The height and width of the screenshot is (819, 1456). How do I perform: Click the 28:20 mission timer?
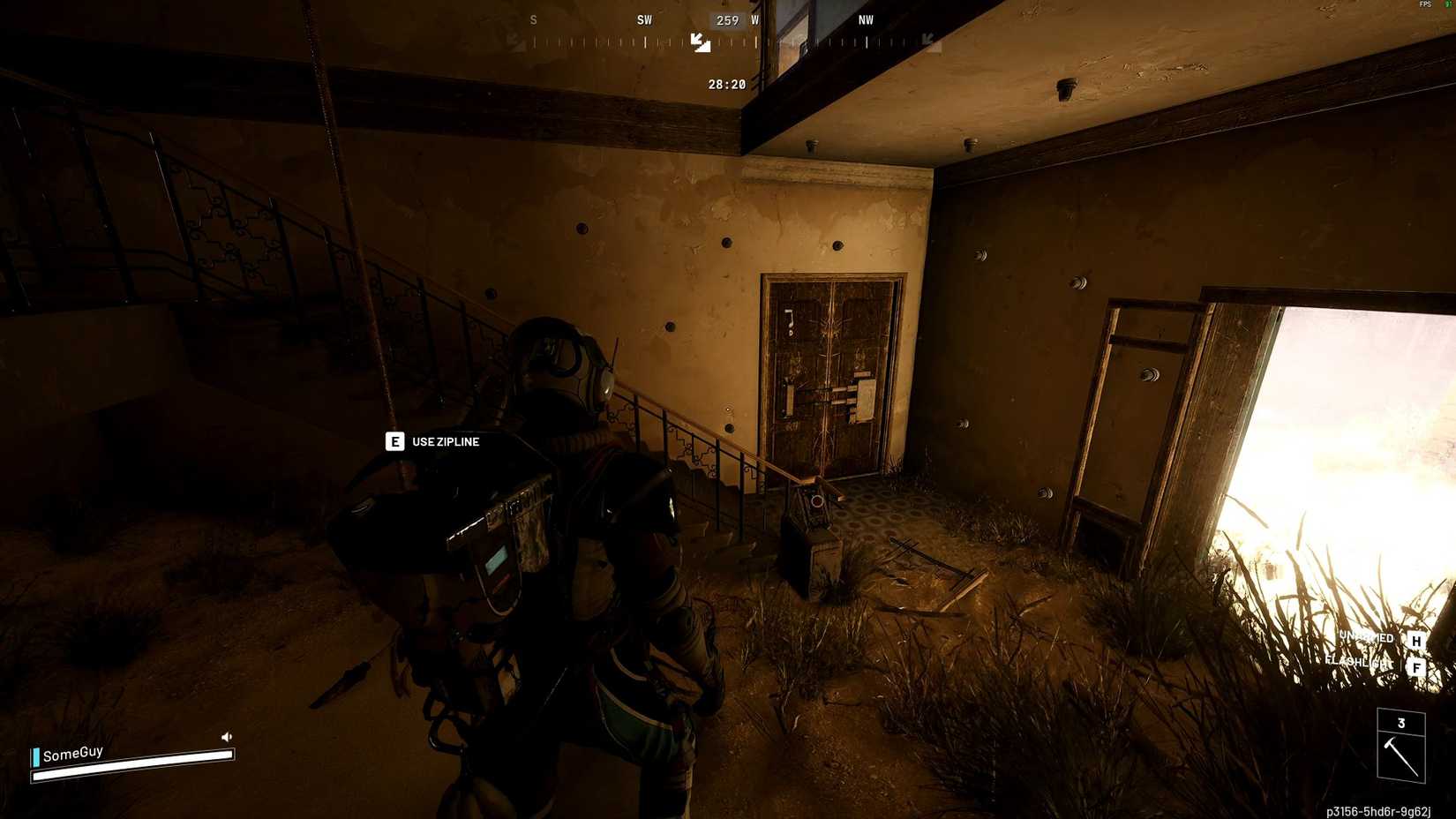point(726,84)
